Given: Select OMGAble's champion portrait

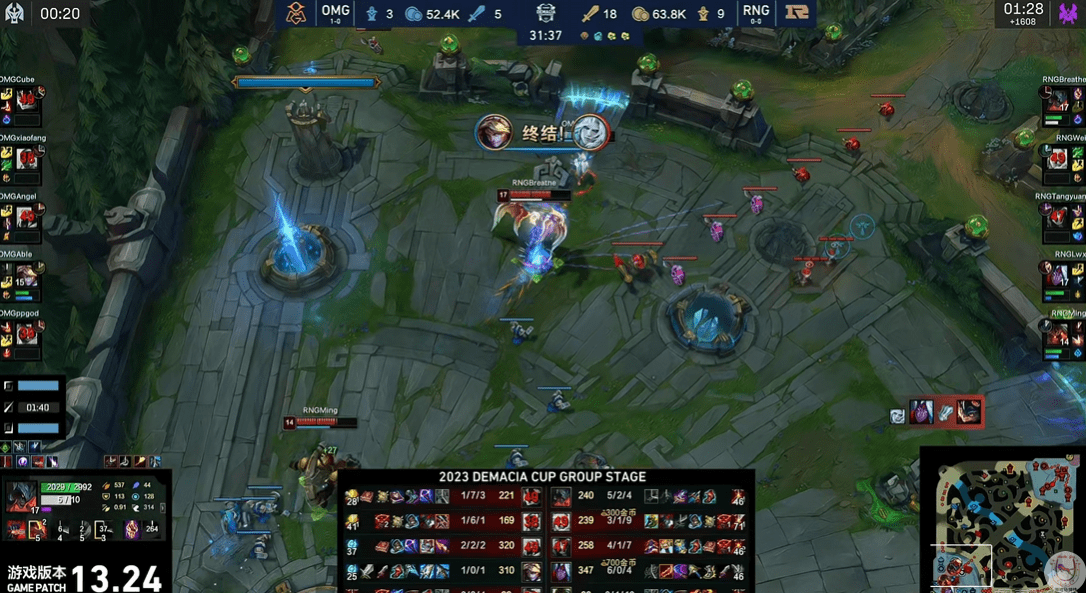Looking at the screenshot, I should 27,275.
